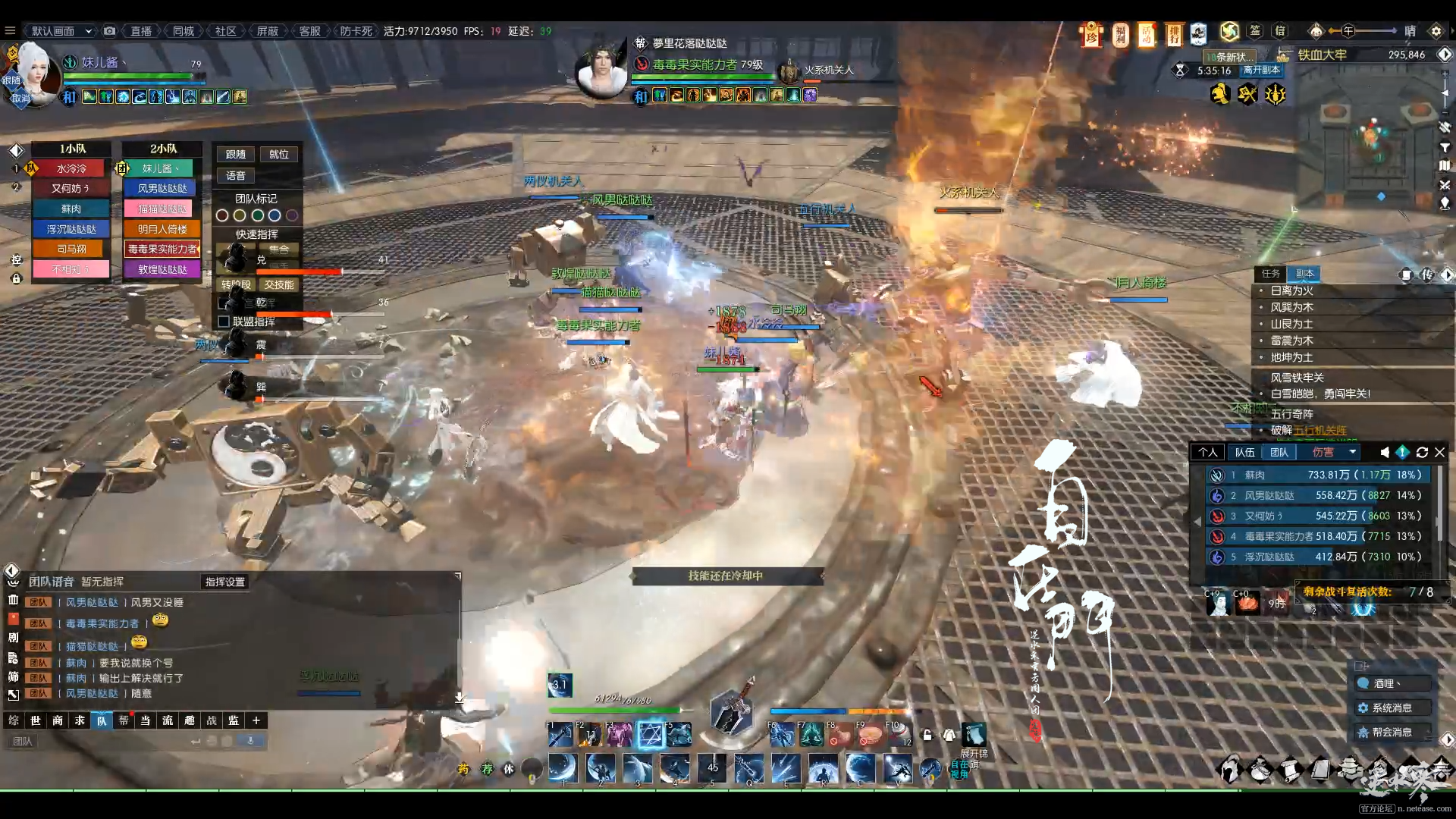Viewport: 1456px width, 819px height.
Task: Switch to the 队伍 damage tab
Action: (x=1244, y=452)
